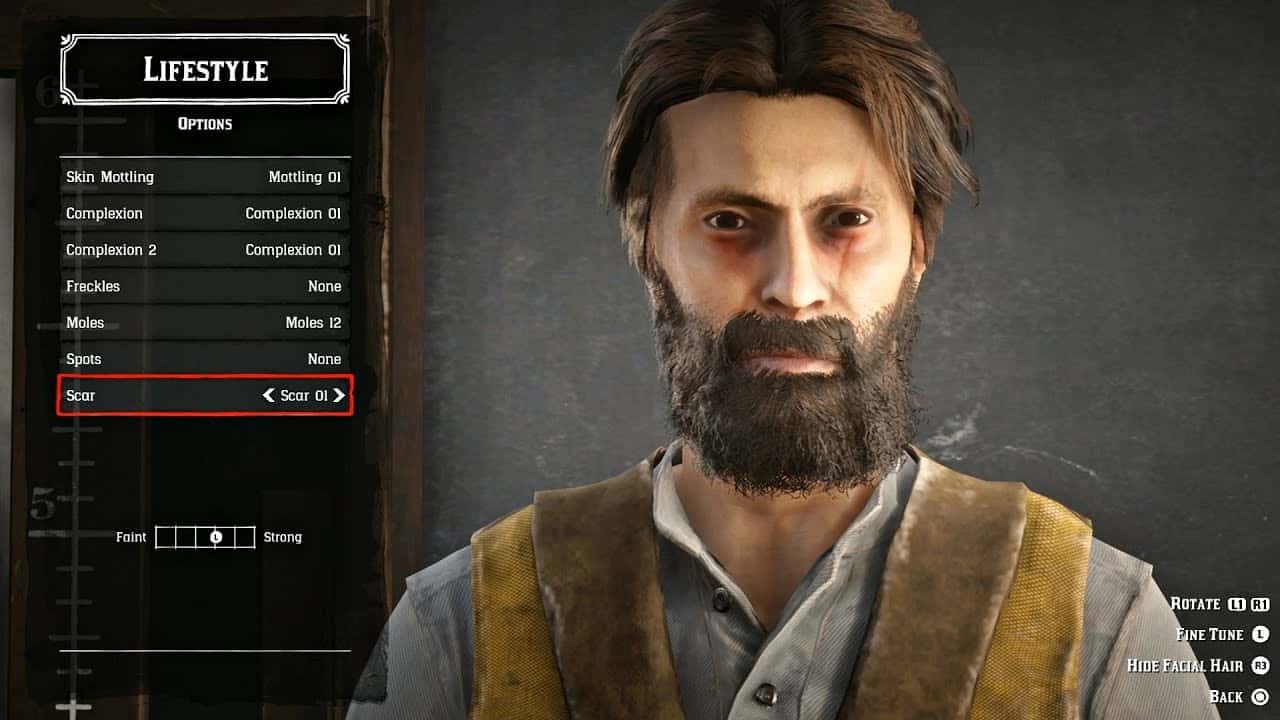1280x720 pixels.
Task: Click the L1 rotate shoulder-button icon
Action: coord(1234,603)
